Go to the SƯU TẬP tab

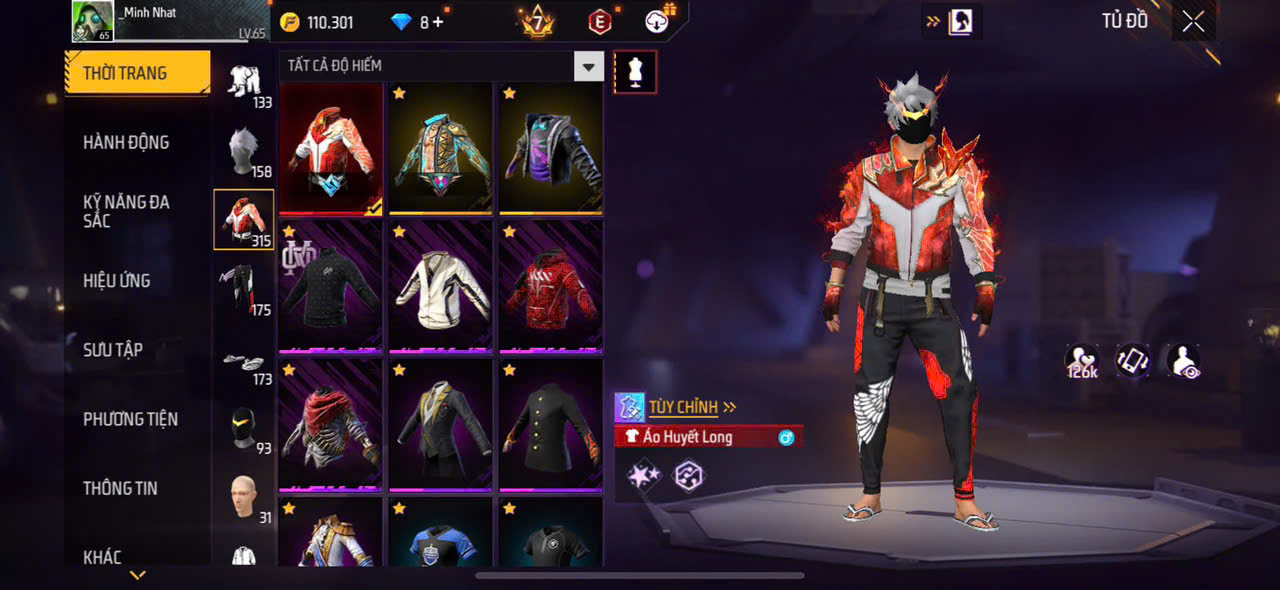click(113, 349)
